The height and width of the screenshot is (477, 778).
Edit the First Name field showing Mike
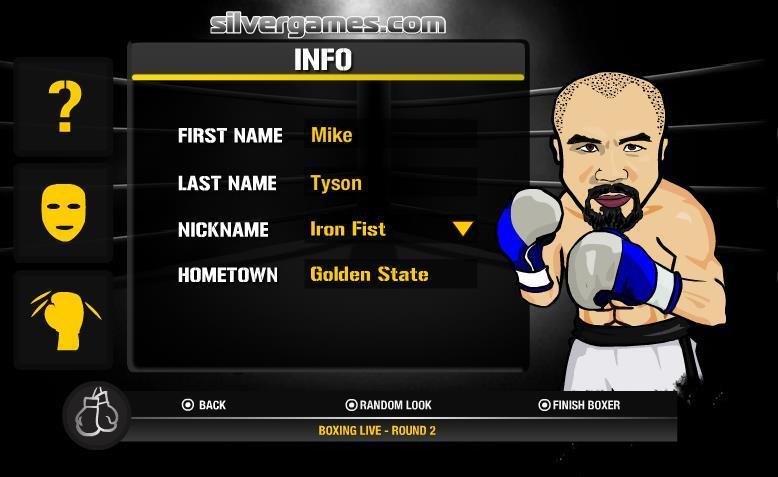(x=390, y=135)
